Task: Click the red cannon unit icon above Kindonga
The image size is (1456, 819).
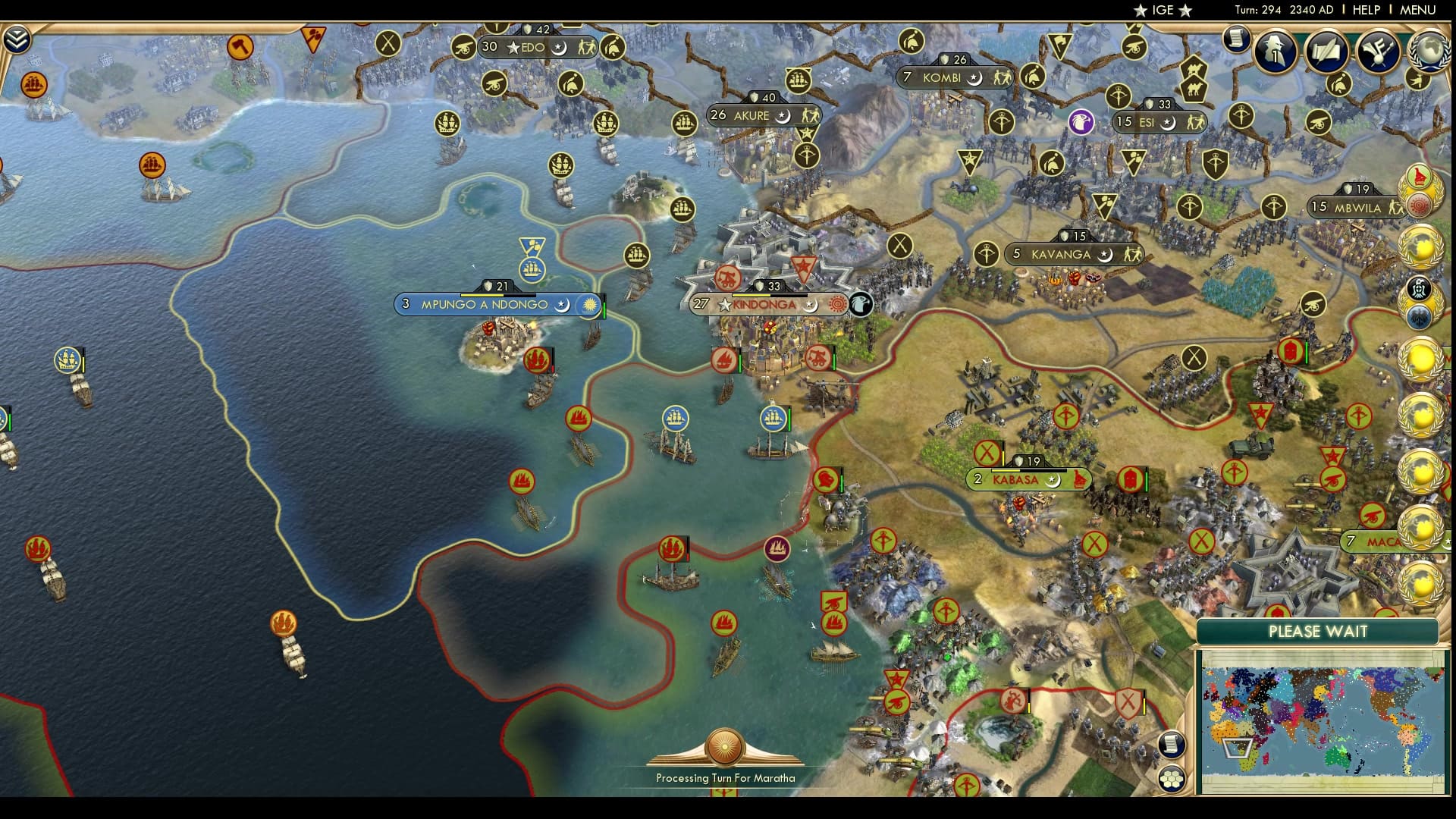Action: point(729,279)
